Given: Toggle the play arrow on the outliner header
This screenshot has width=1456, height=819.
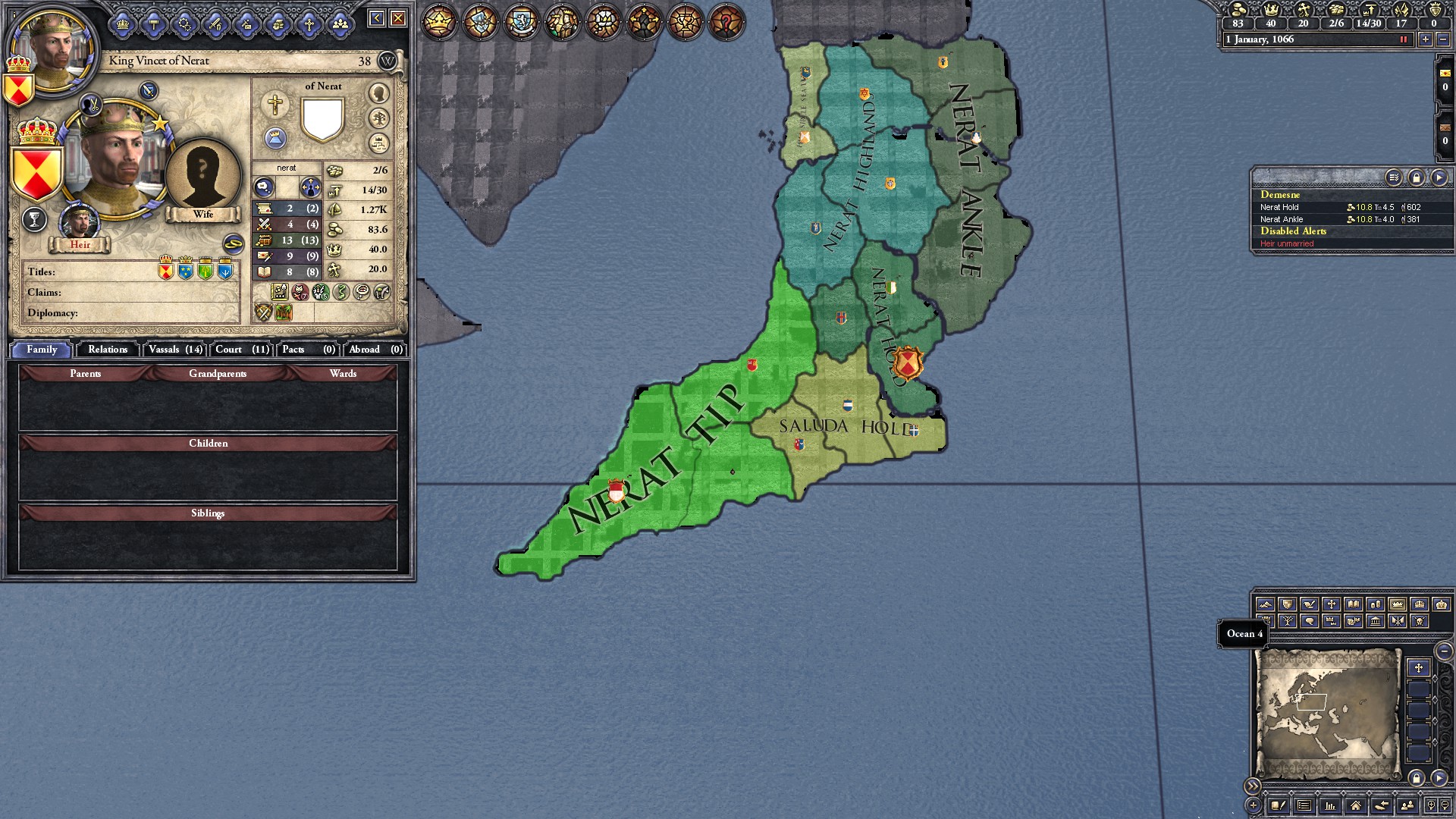Looking at the screenshot, I should coord(1439,178).
